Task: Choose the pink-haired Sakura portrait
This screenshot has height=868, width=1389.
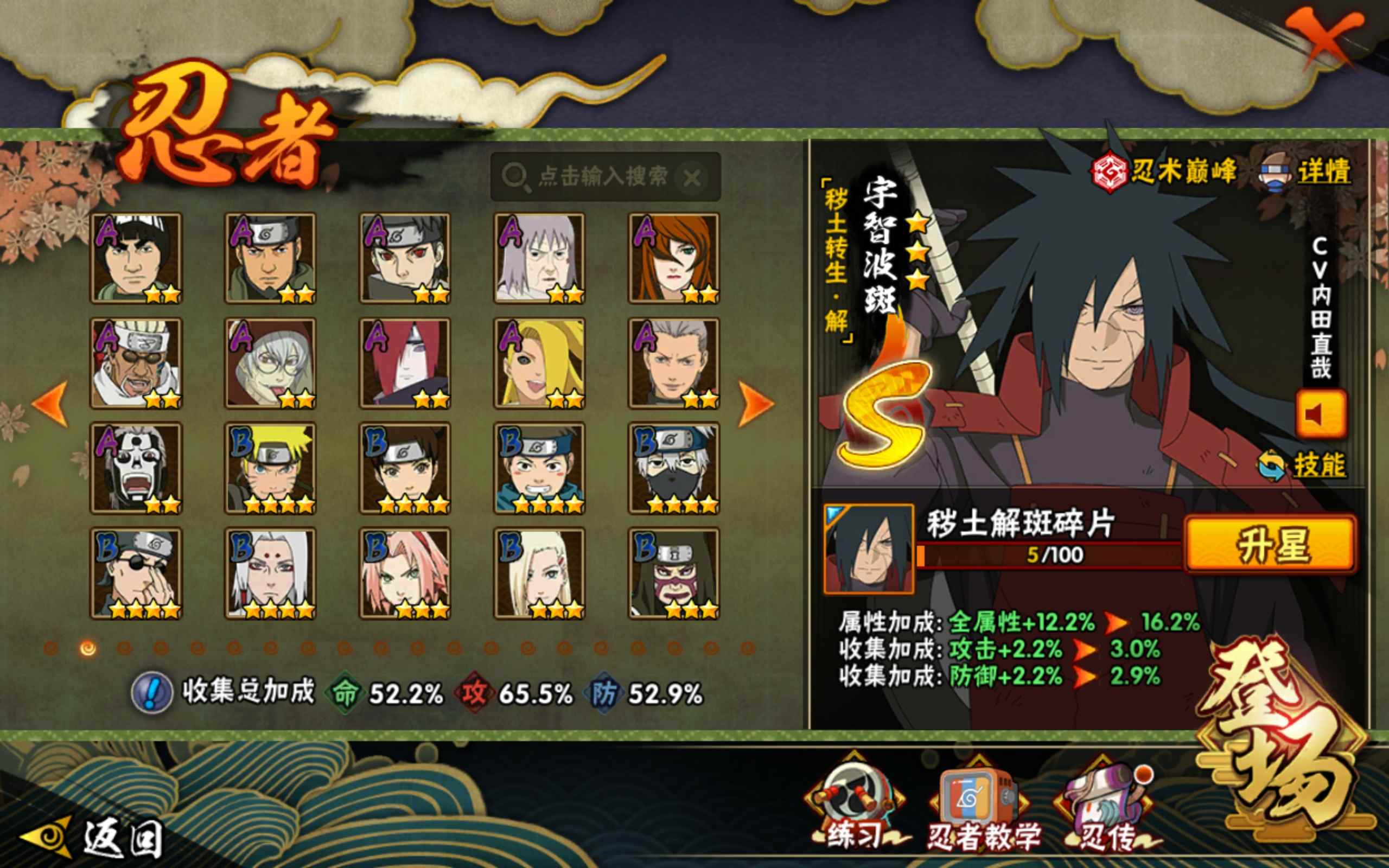Action: tap(405, 573)
